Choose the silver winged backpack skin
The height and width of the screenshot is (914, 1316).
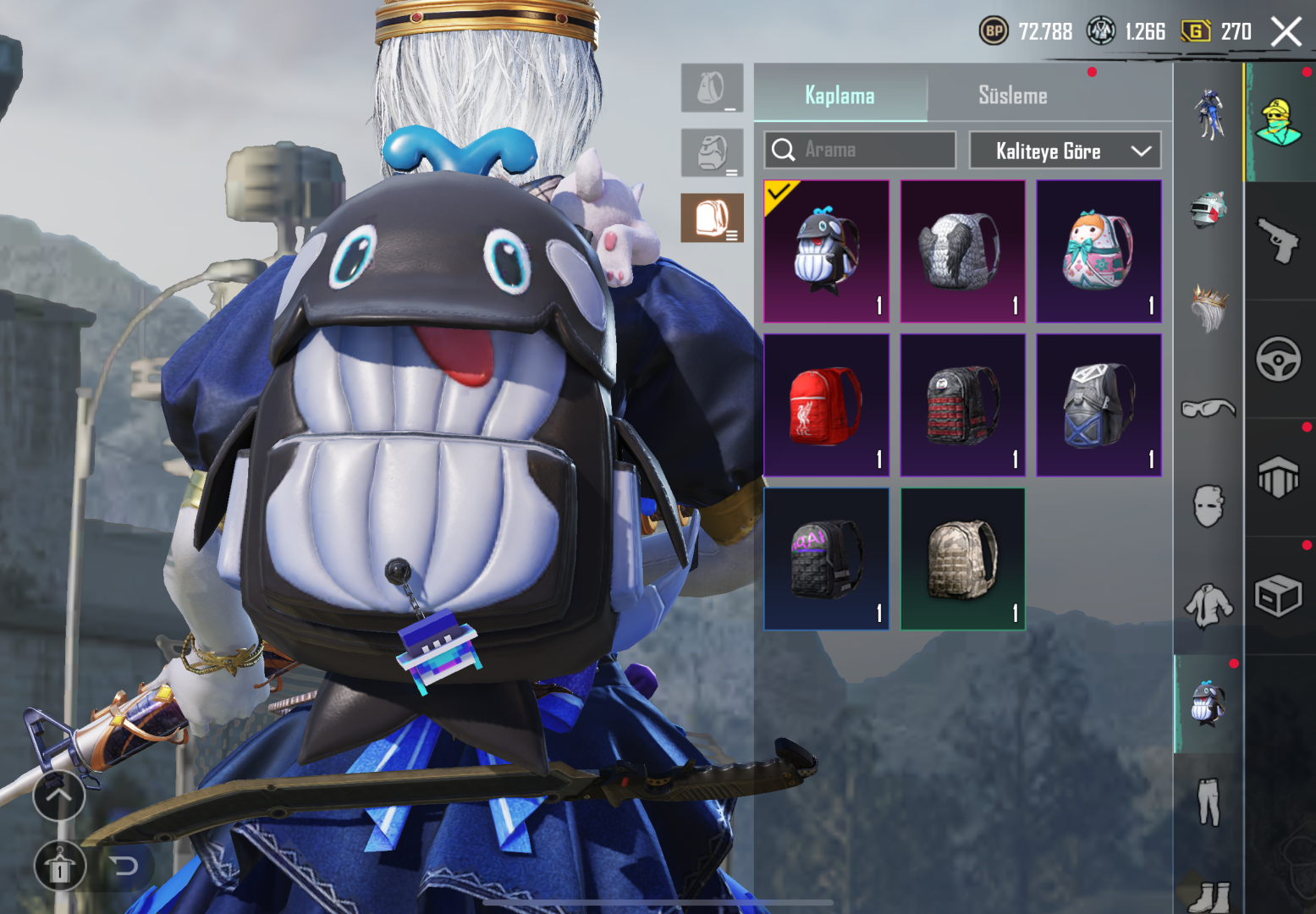962,251
